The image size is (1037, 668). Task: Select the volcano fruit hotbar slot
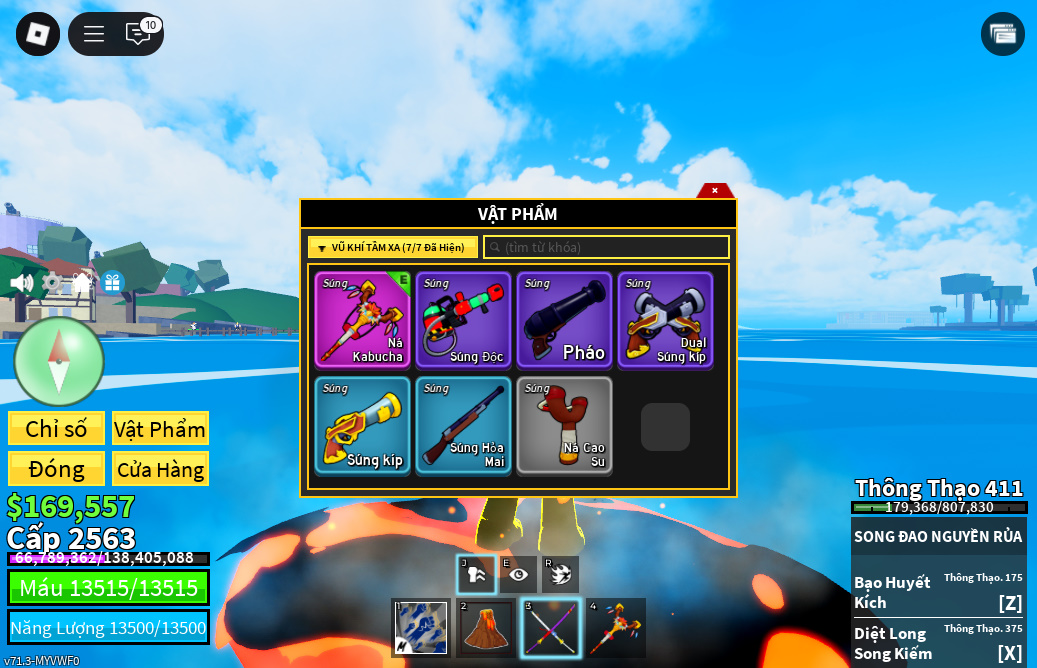tap(486, 628)
